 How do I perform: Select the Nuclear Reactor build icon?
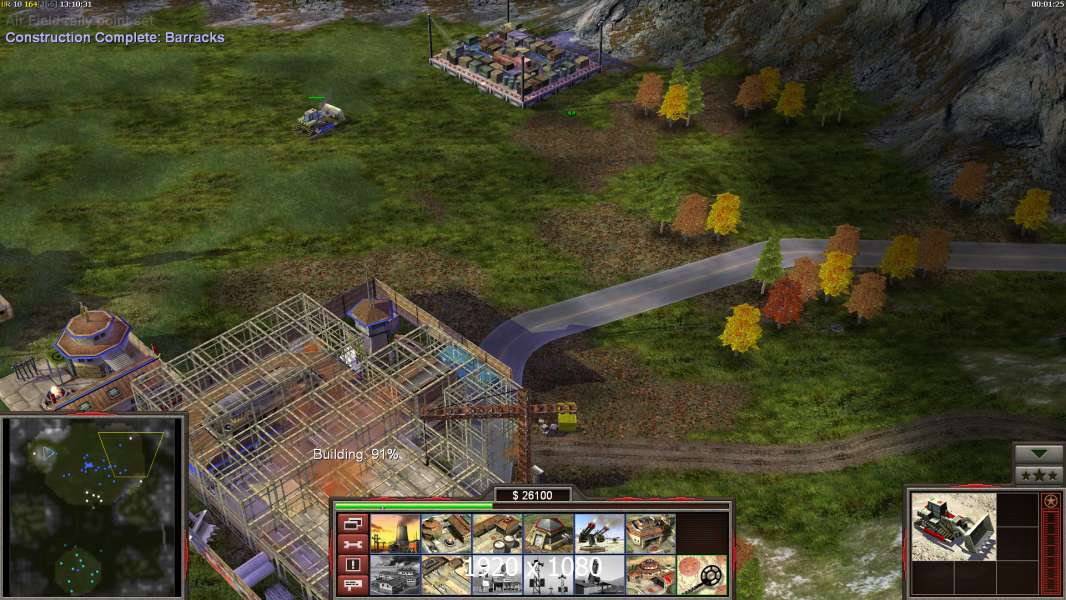point(395,533)
